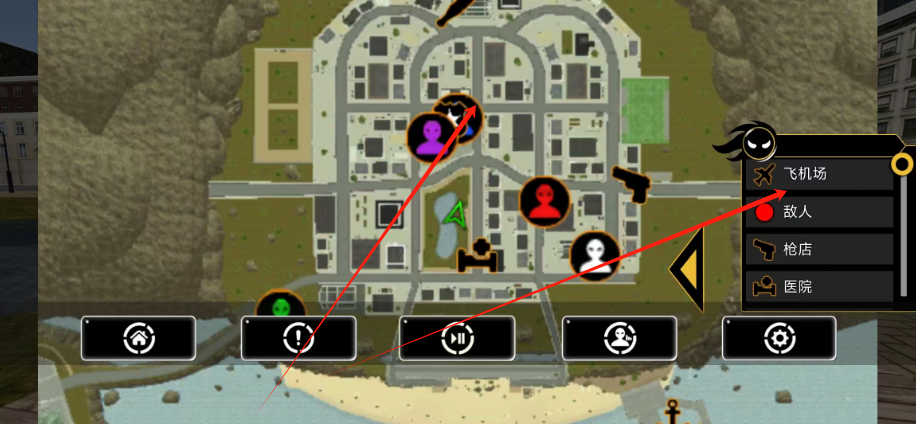Open the exclamation mark missions button
Image resolution: width=916 pixels, height=424 pixels.
[298, 338]
